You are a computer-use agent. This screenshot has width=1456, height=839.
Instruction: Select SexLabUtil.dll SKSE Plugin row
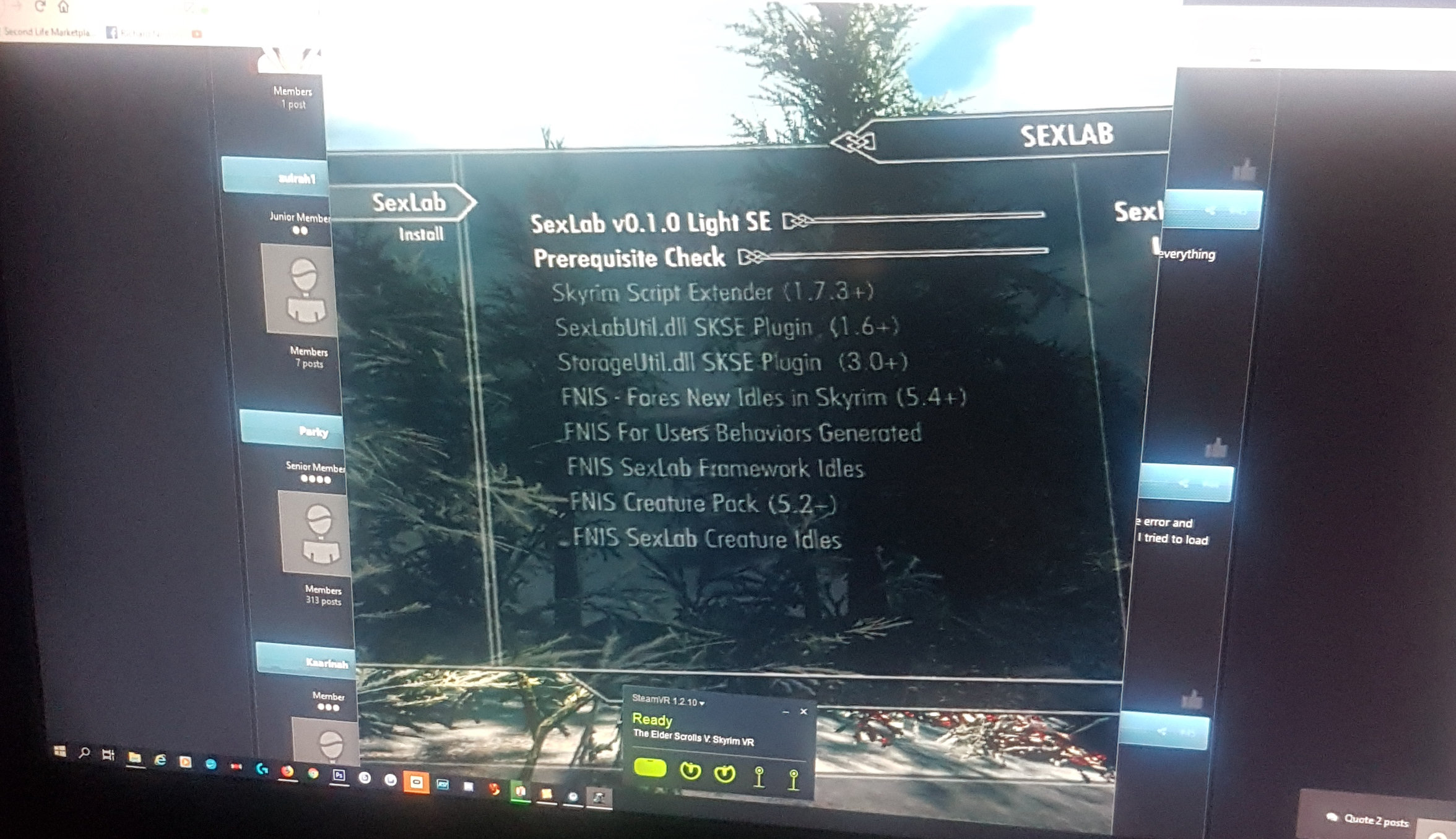726,327
